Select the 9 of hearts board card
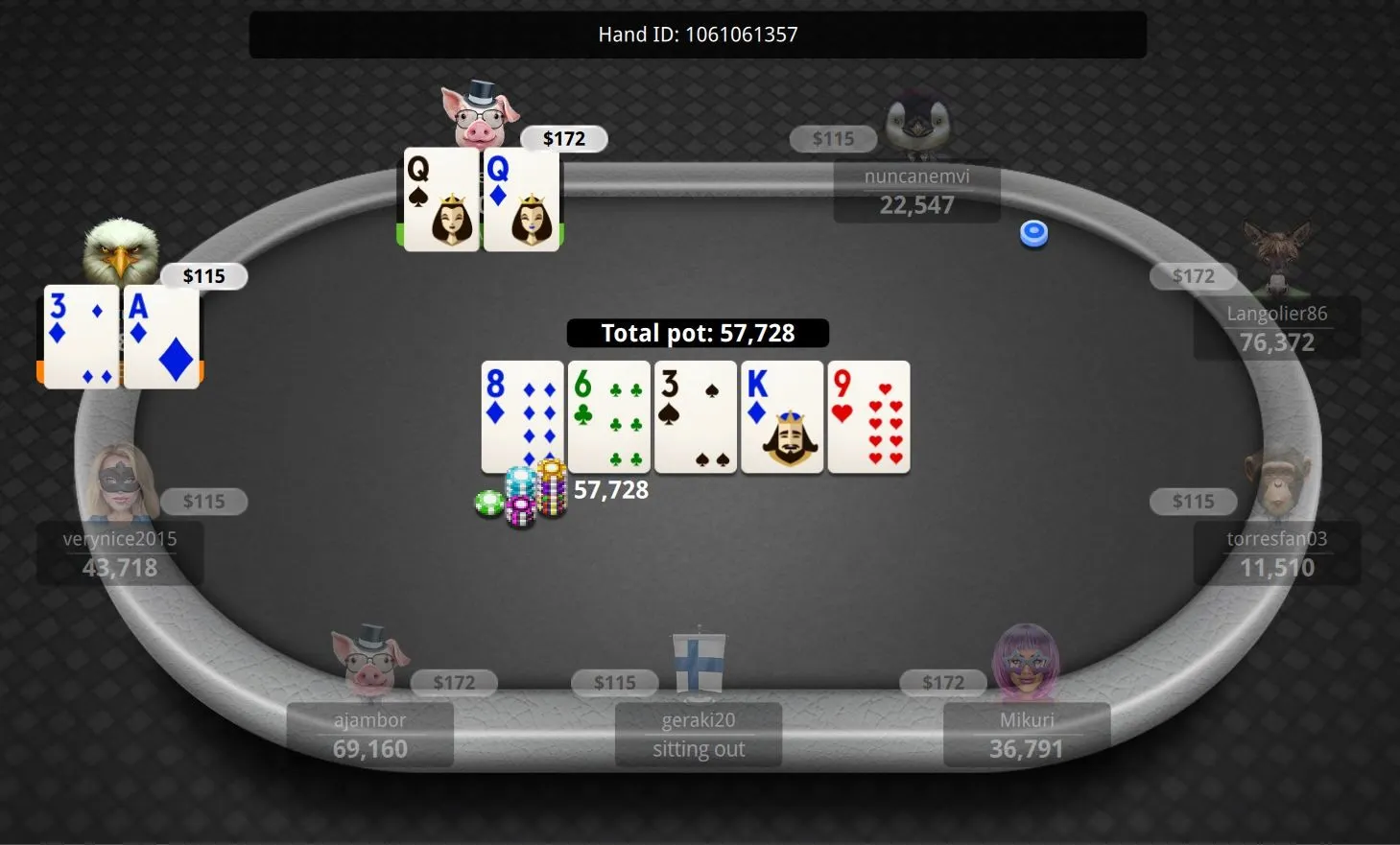The height and width of the screenshot is (845, 1400). point(868,417)
